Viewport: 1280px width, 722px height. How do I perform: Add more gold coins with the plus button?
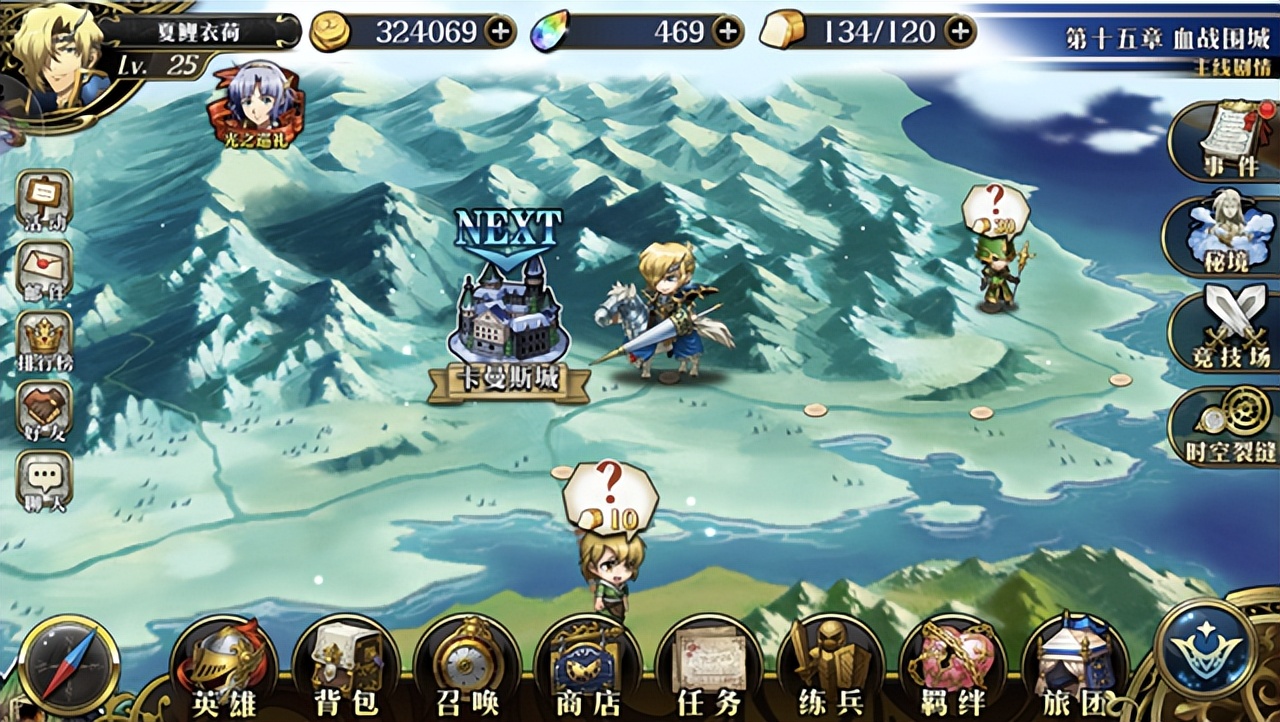coord(499,32)
